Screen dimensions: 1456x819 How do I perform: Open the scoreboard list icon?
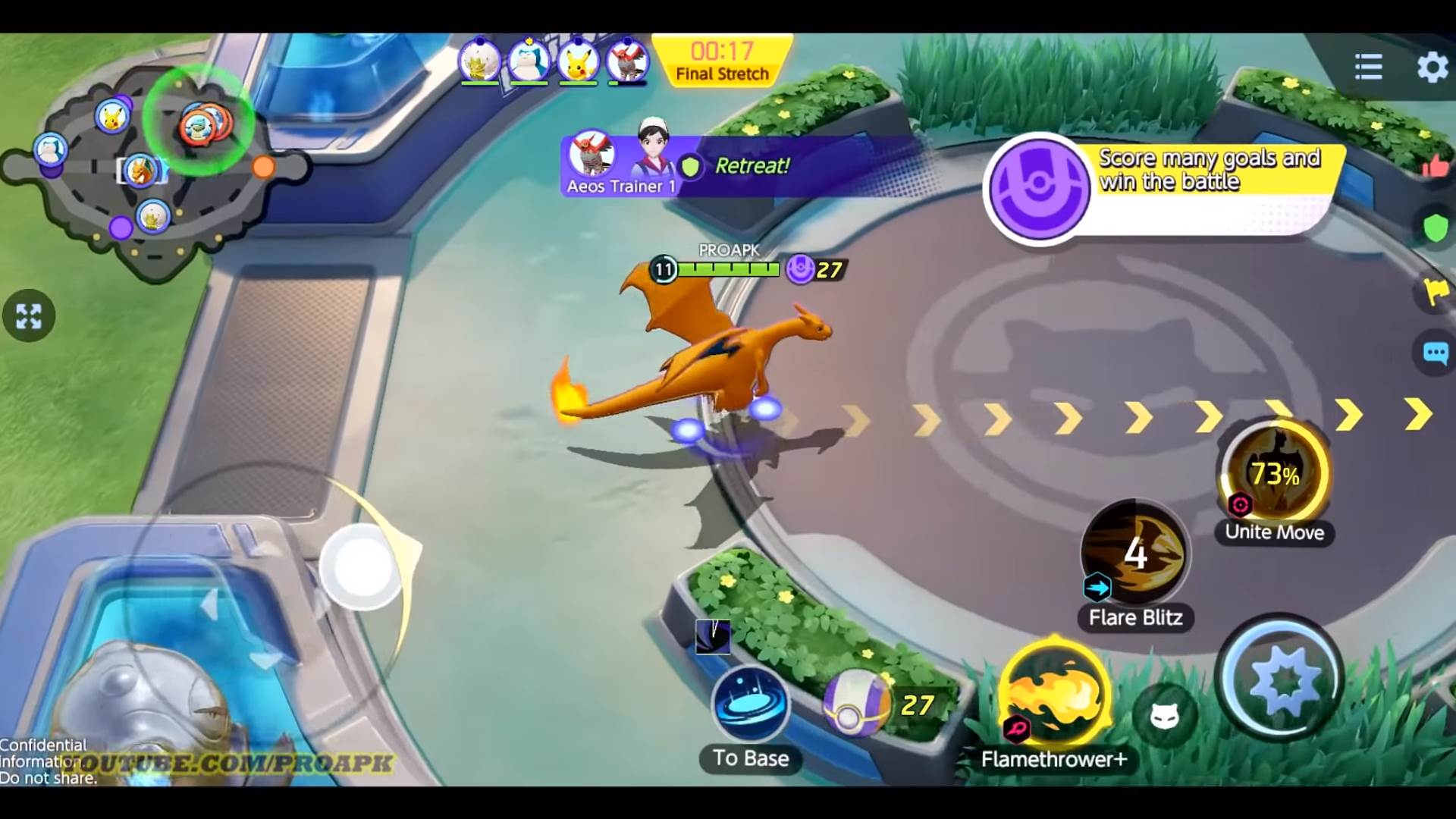pos(1367,67)
